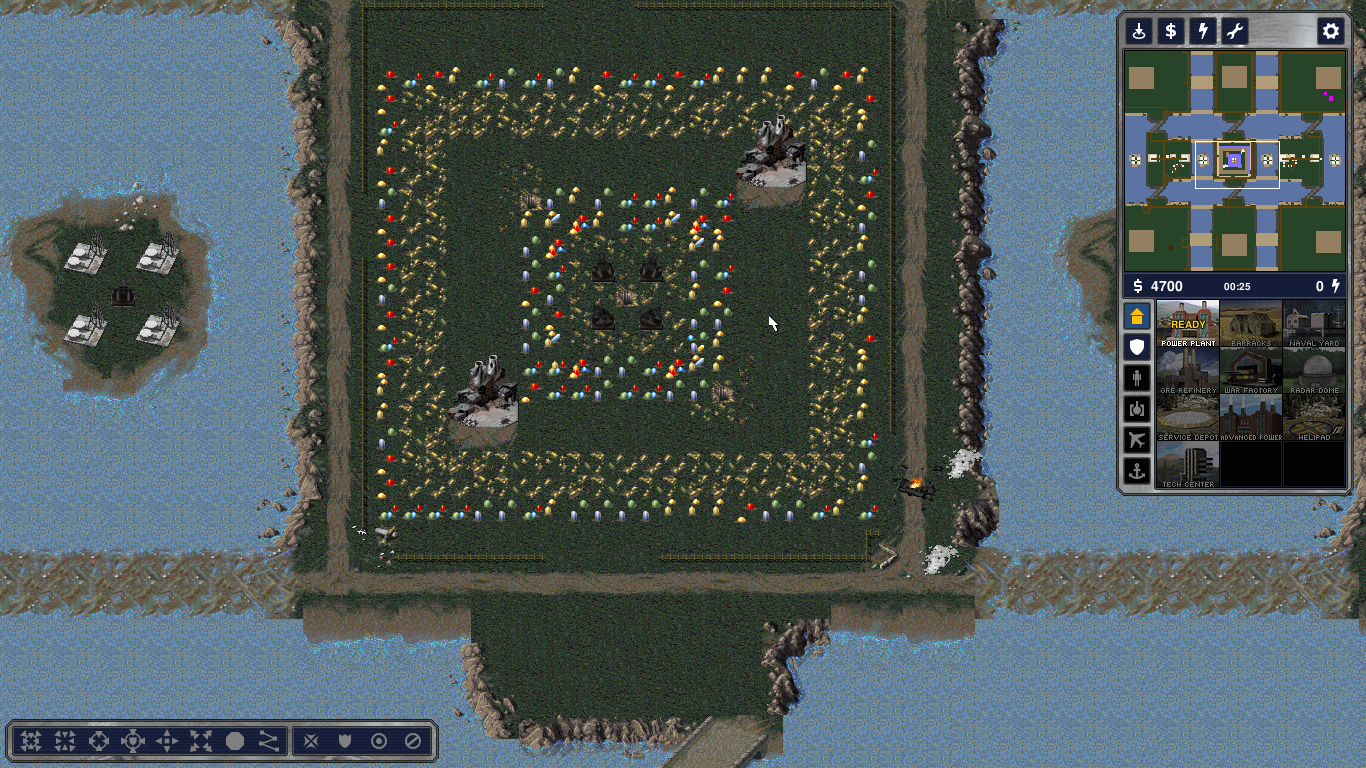Start building a Radar Dome

tap(1314, 371)
